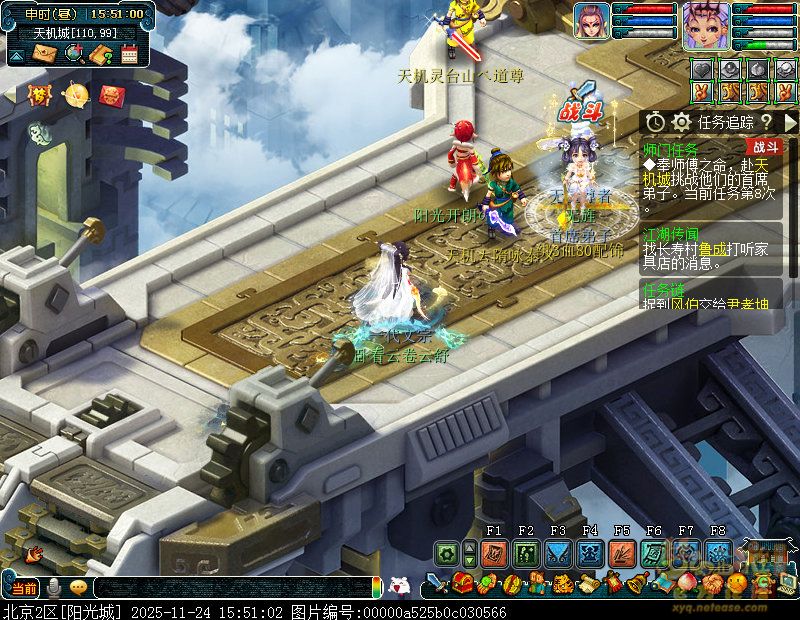Open the pet portrait with purple hair
800x620 pixels.
click(591, 21)
